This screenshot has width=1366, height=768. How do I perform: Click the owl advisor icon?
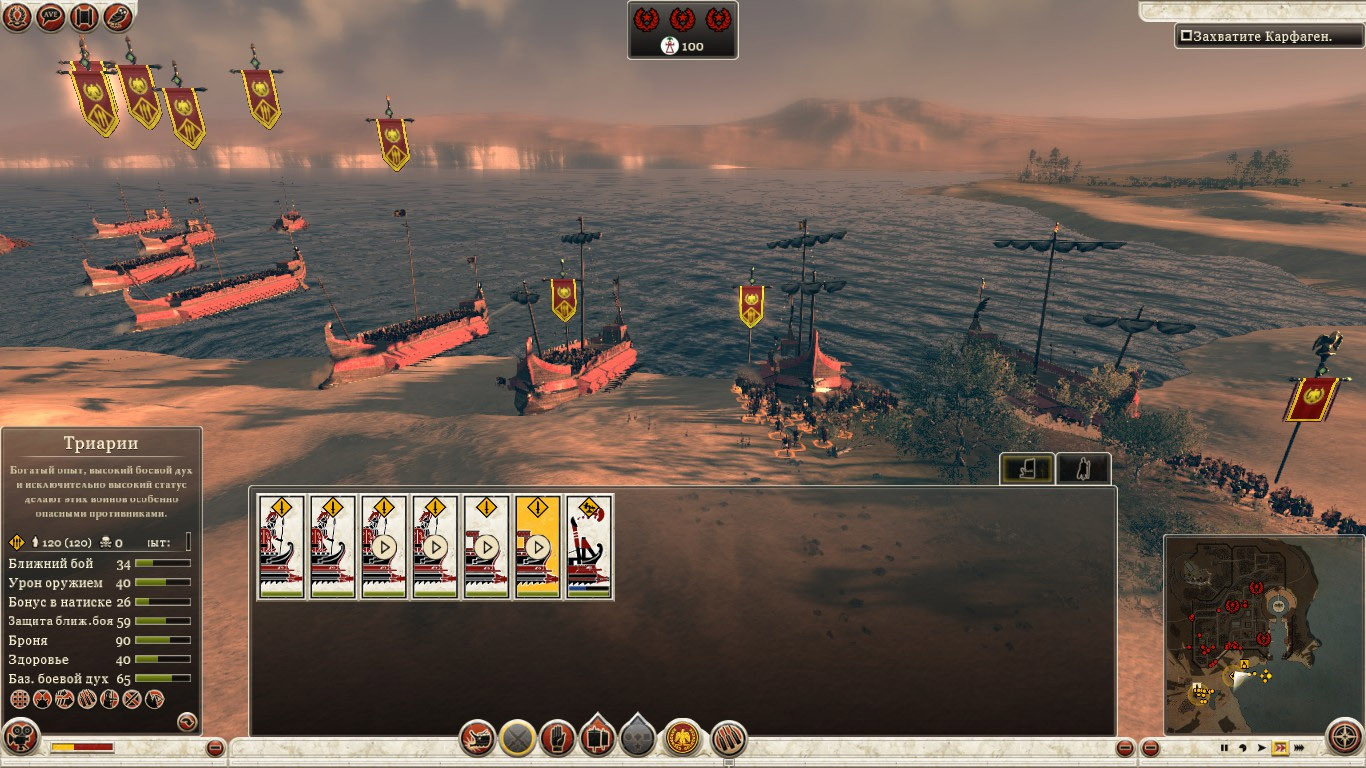(x=118, y=17)
